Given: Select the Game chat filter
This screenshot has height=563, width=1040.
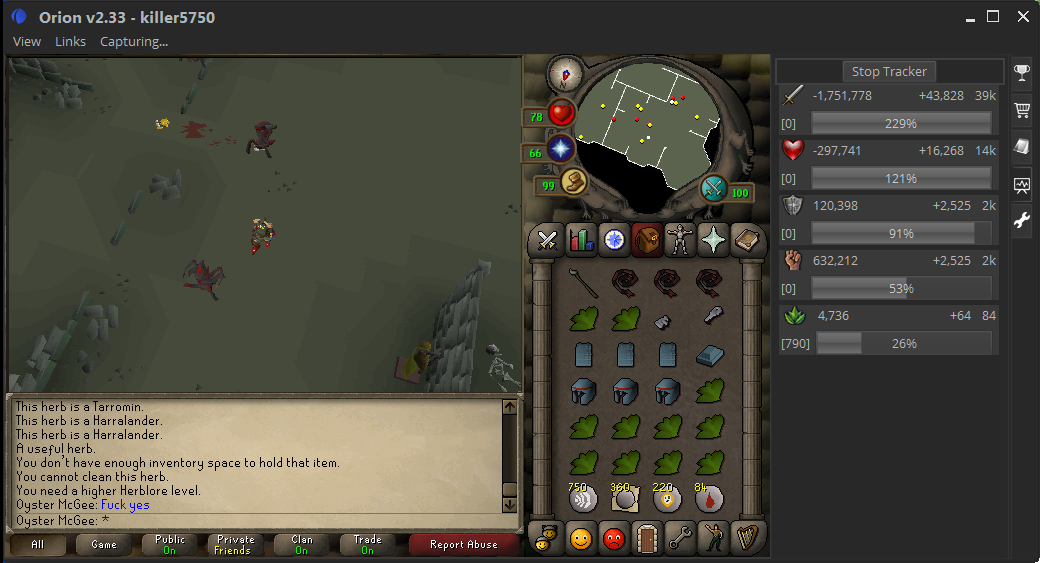Looking at the screenshot, I should (104, 545).
